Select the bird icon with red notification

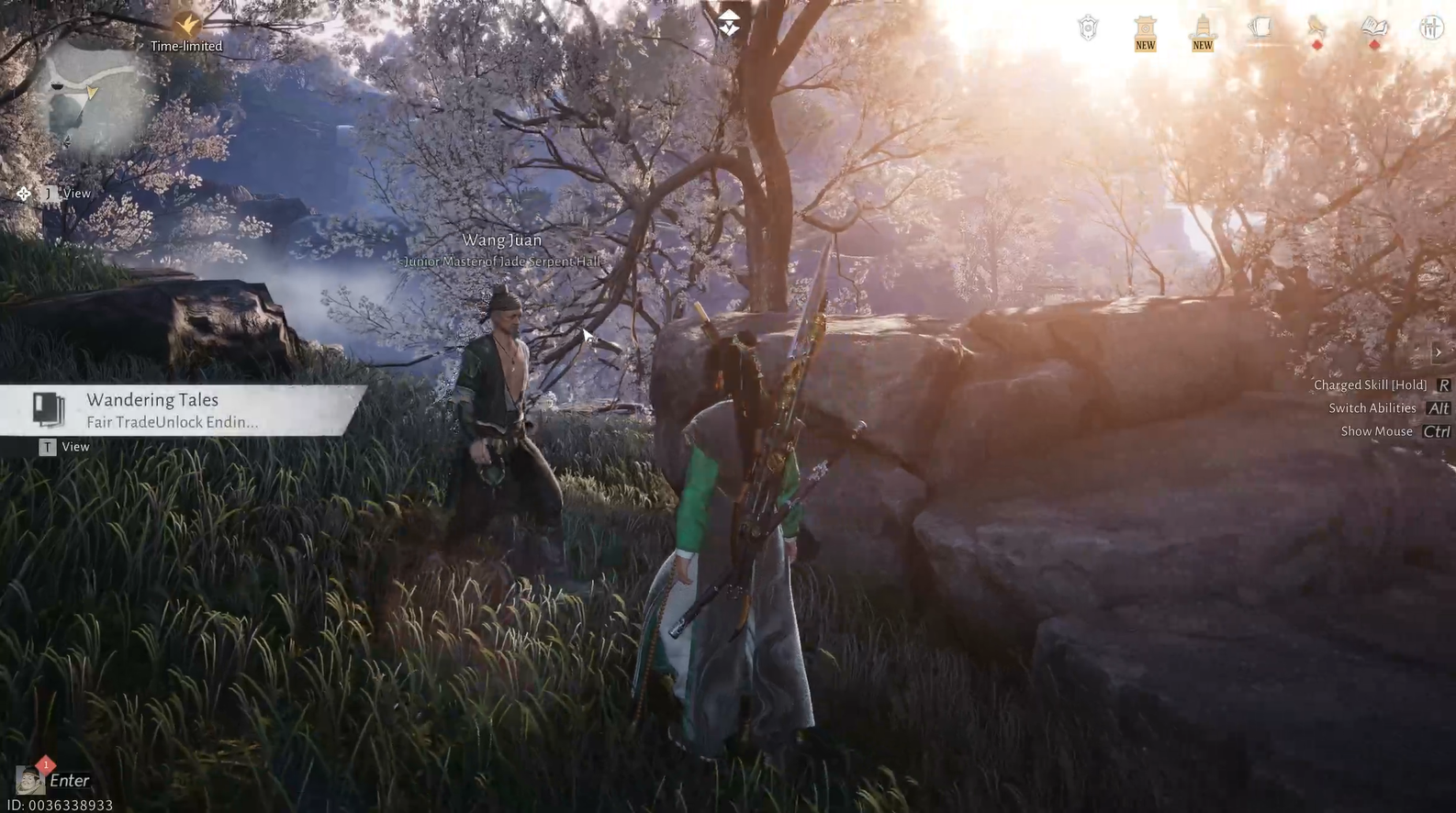pyautogui.click(x=1316, y=28)
